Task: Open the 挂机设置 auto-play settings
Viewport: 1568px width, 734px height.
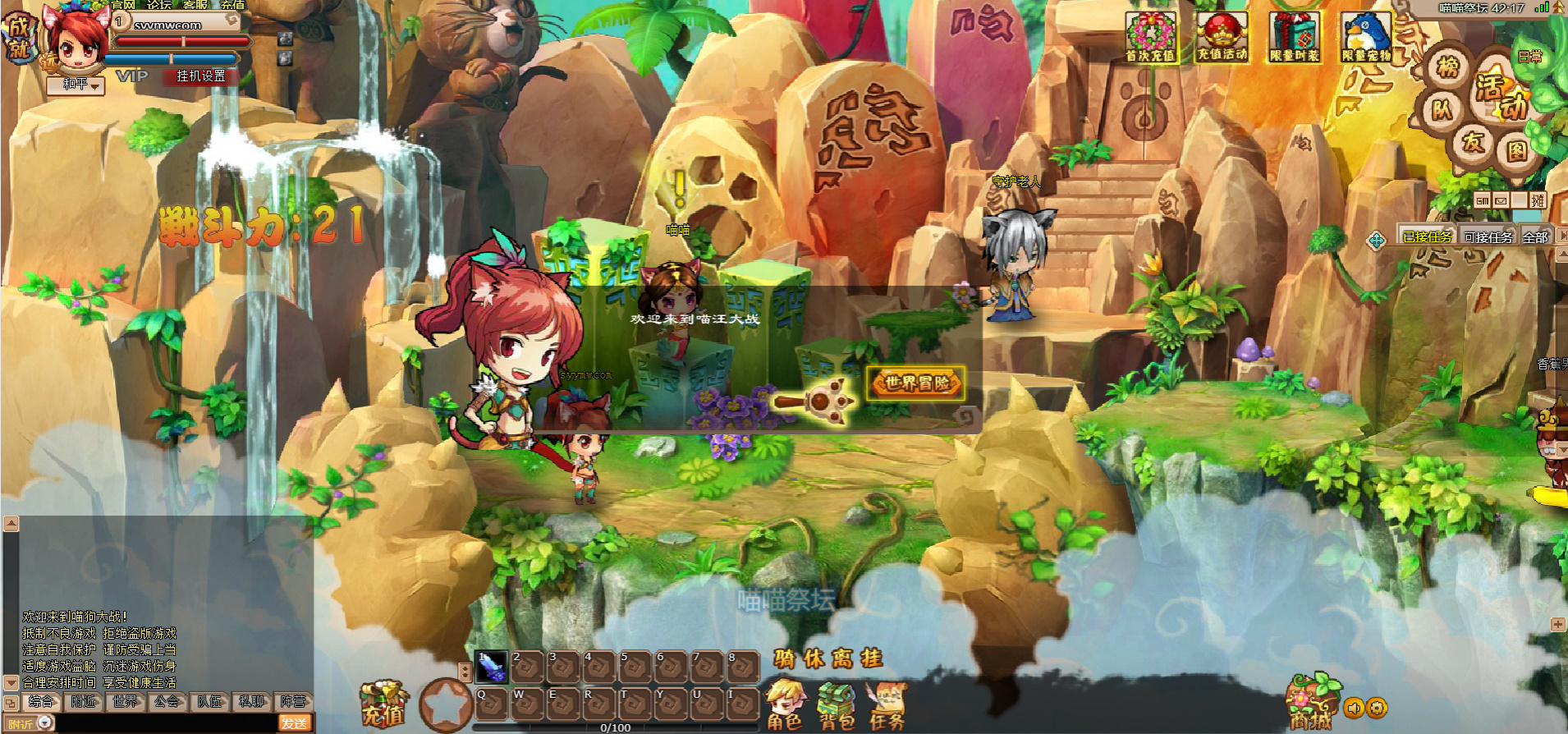Action: (x=201, y=76)
